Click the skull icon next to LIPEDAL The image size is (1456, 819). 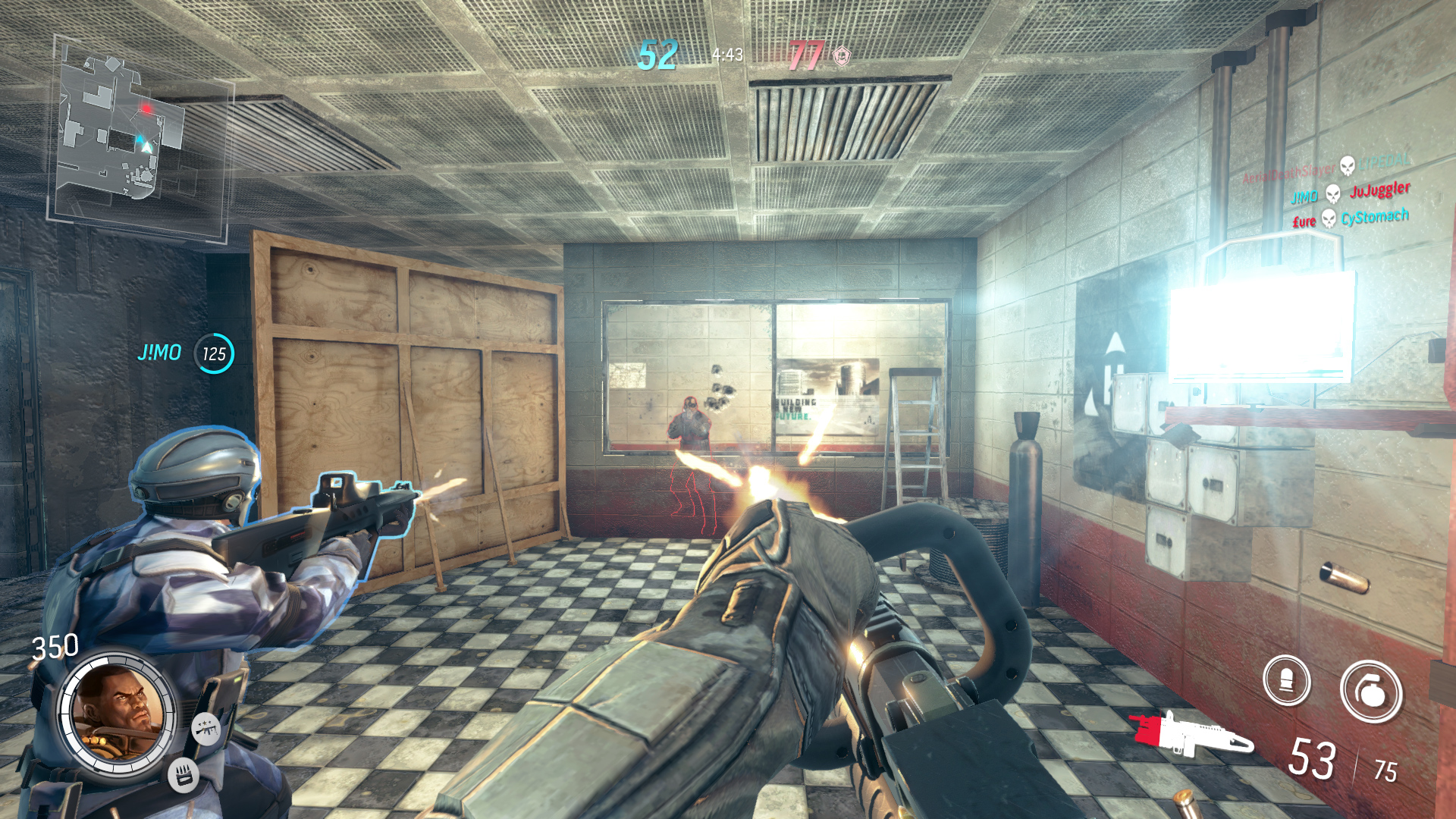[x=1347, y=166]
